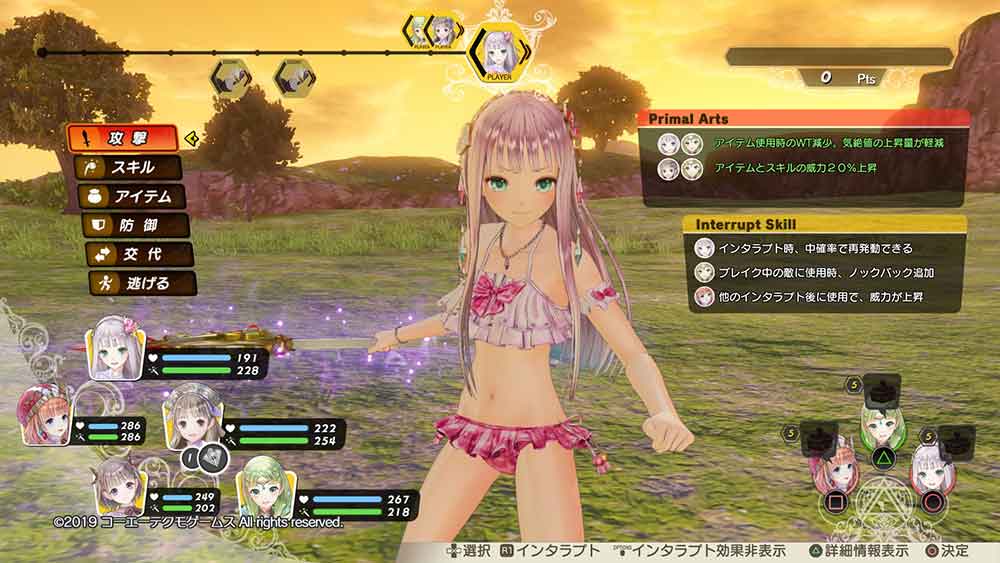Choose the 防御 defend command

tap(135, 225)
